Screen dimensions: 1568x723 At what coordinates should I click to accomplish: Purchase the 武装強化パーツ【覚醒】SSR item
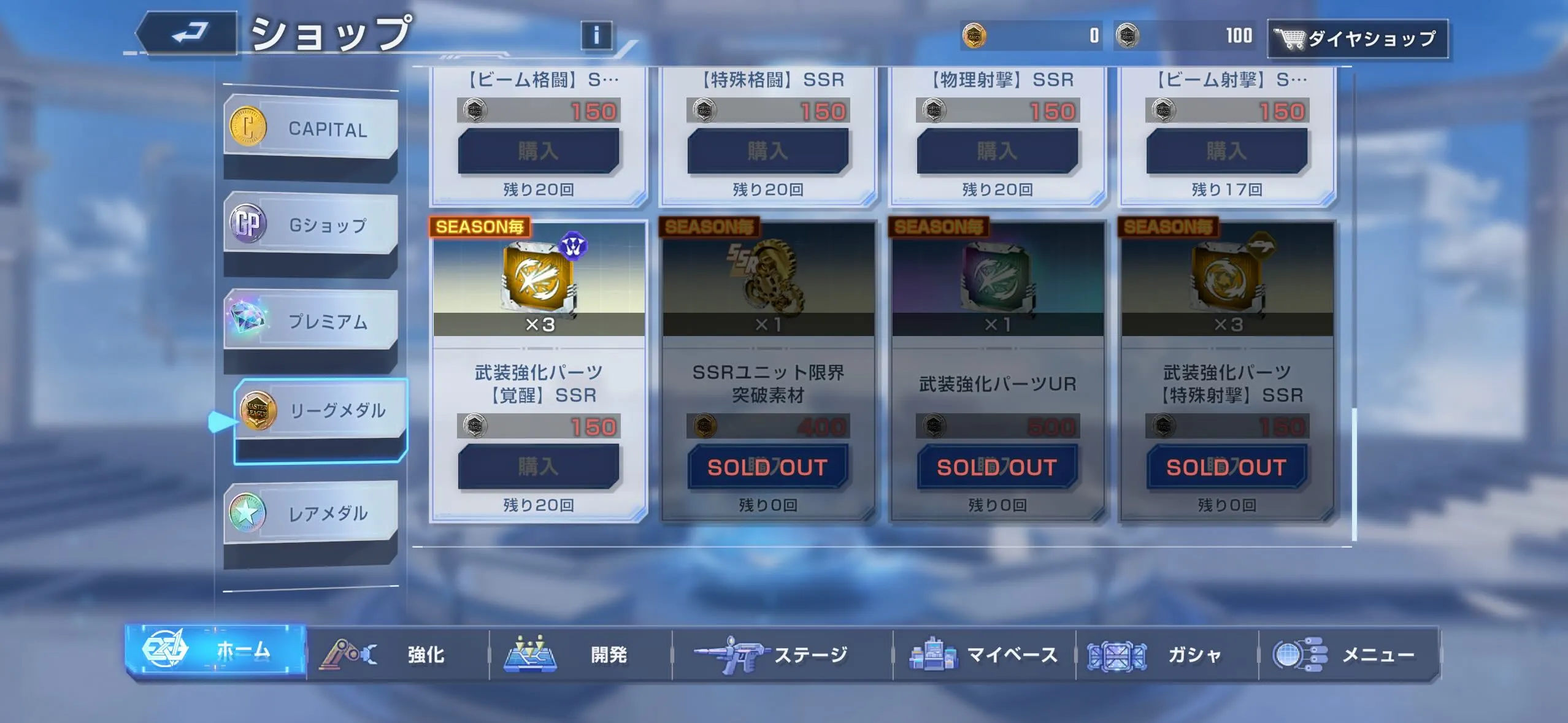pos(539,467)
